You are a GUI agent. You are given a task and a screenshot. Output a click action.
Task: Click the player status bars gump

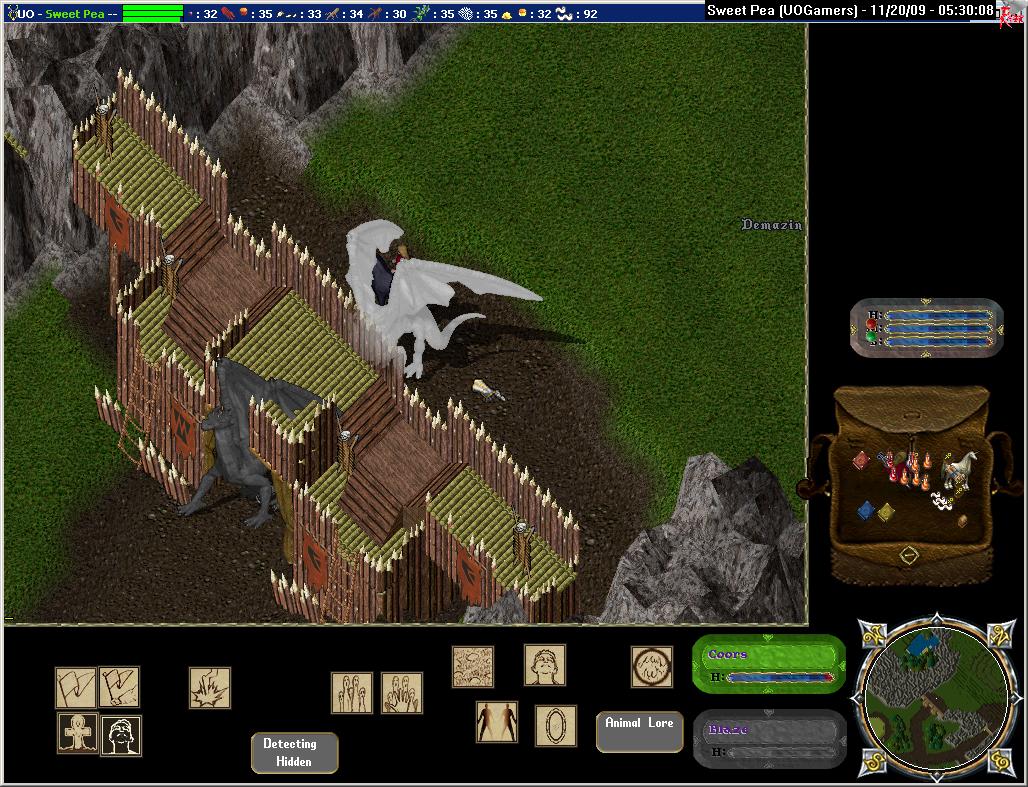pyautogui.click(x=926, y=327)
